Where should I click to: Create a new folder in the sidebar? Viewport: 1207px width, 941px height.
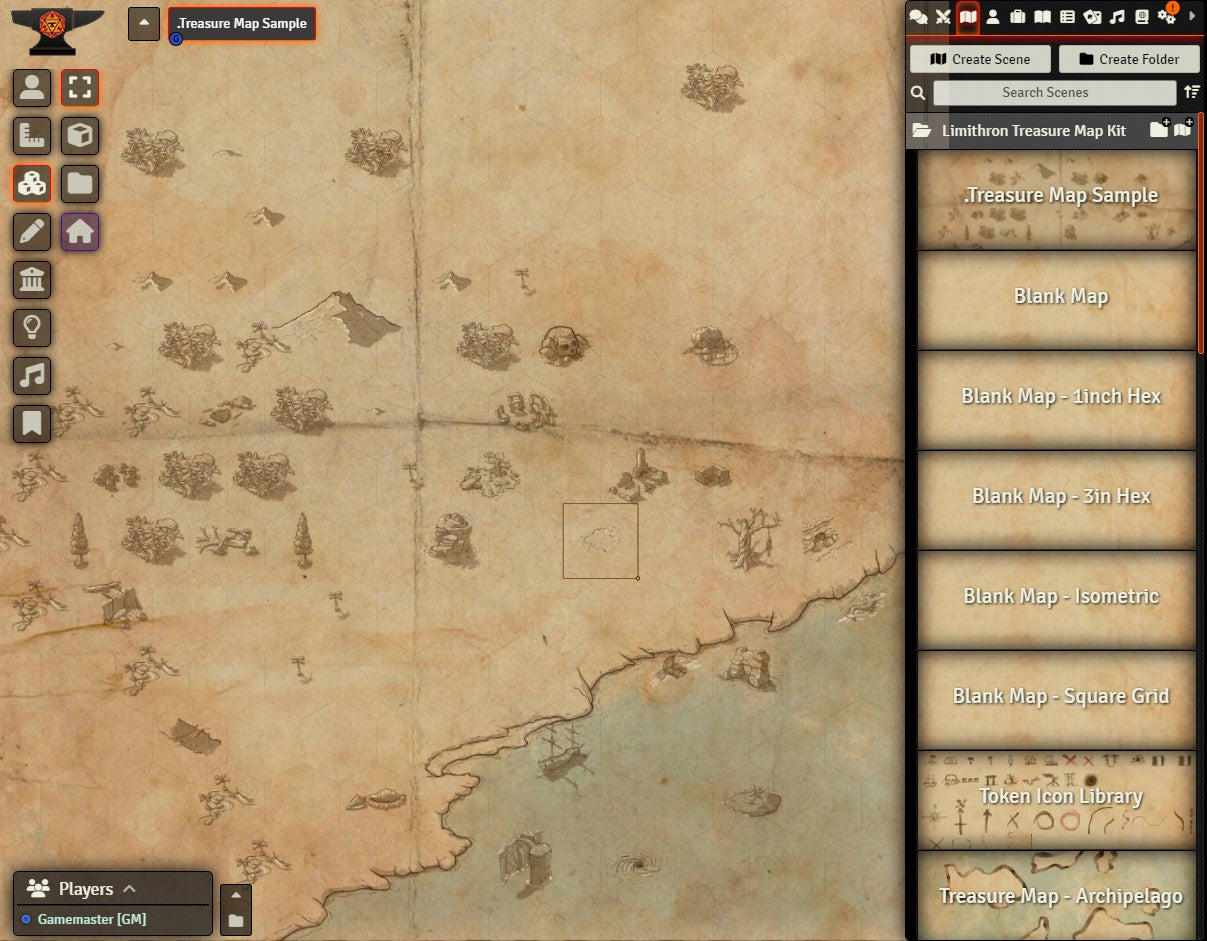click(x=1129, y=59)
